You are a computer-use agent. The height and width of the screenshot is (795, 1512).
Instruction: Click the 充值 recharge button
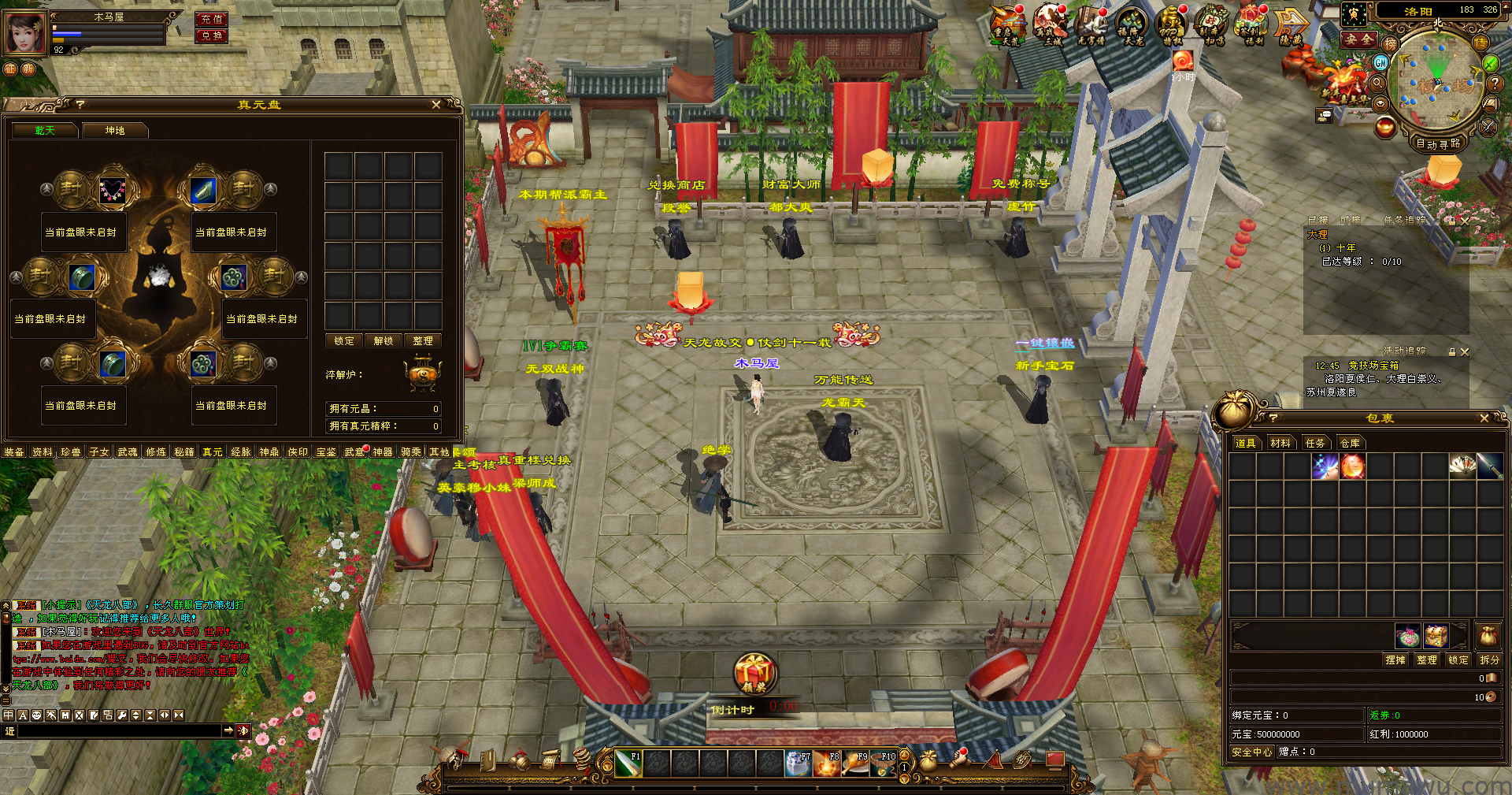[212, 19]
